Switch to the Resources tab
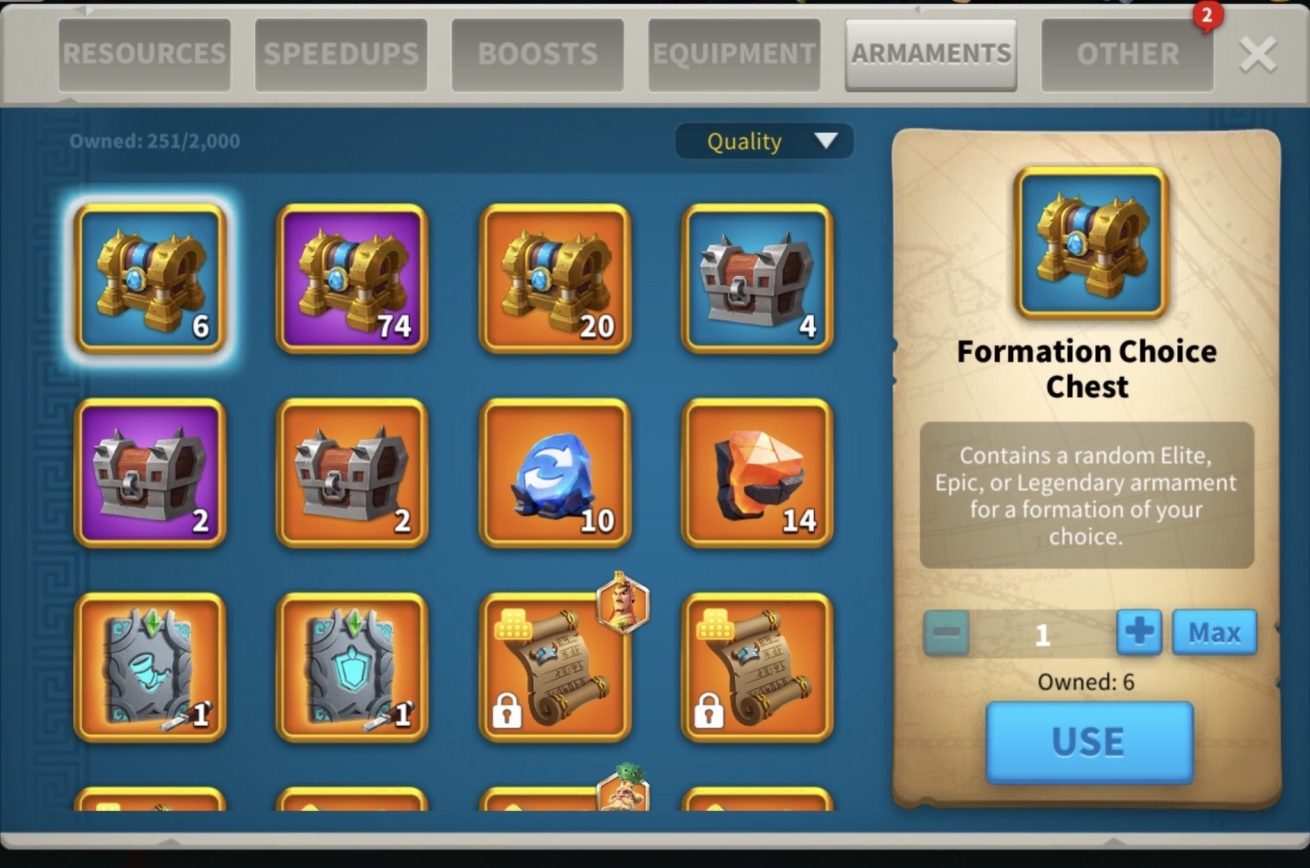This screenshot has height=868, width=1310. 145,54
